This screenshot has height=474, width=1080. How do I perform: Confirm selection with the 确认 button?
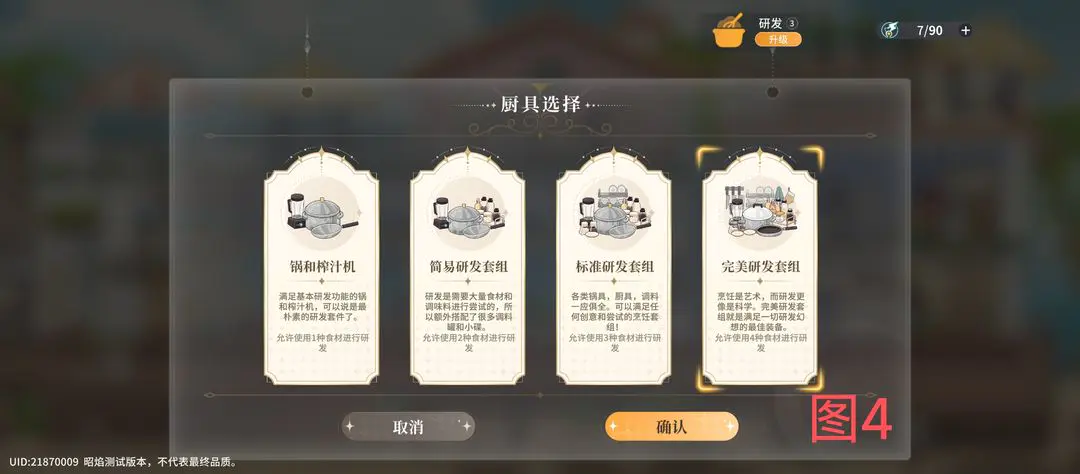[671, 426]
